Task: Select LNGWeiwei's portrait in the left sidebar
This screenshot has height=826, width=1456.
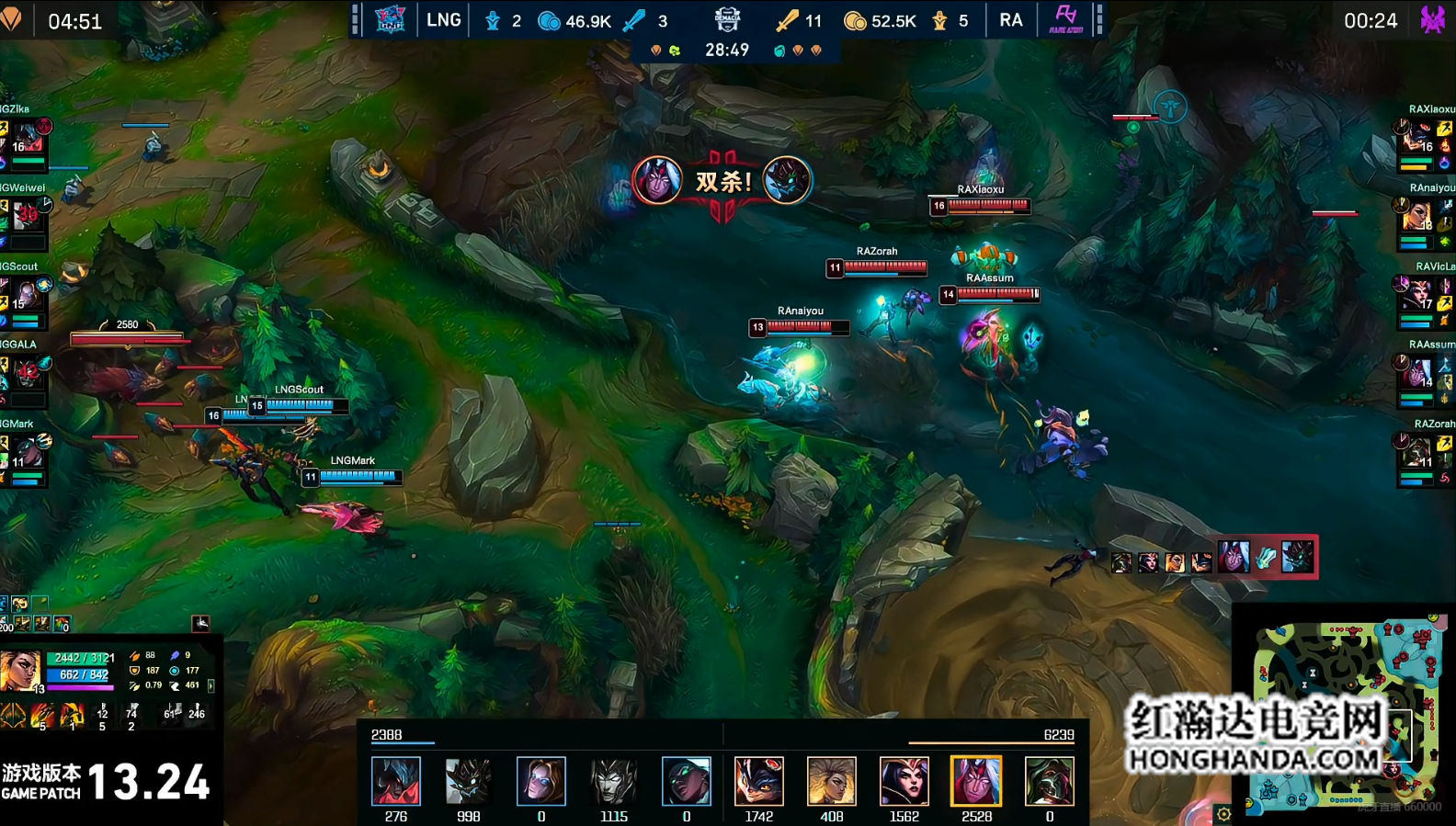Action: pos(28,215)
